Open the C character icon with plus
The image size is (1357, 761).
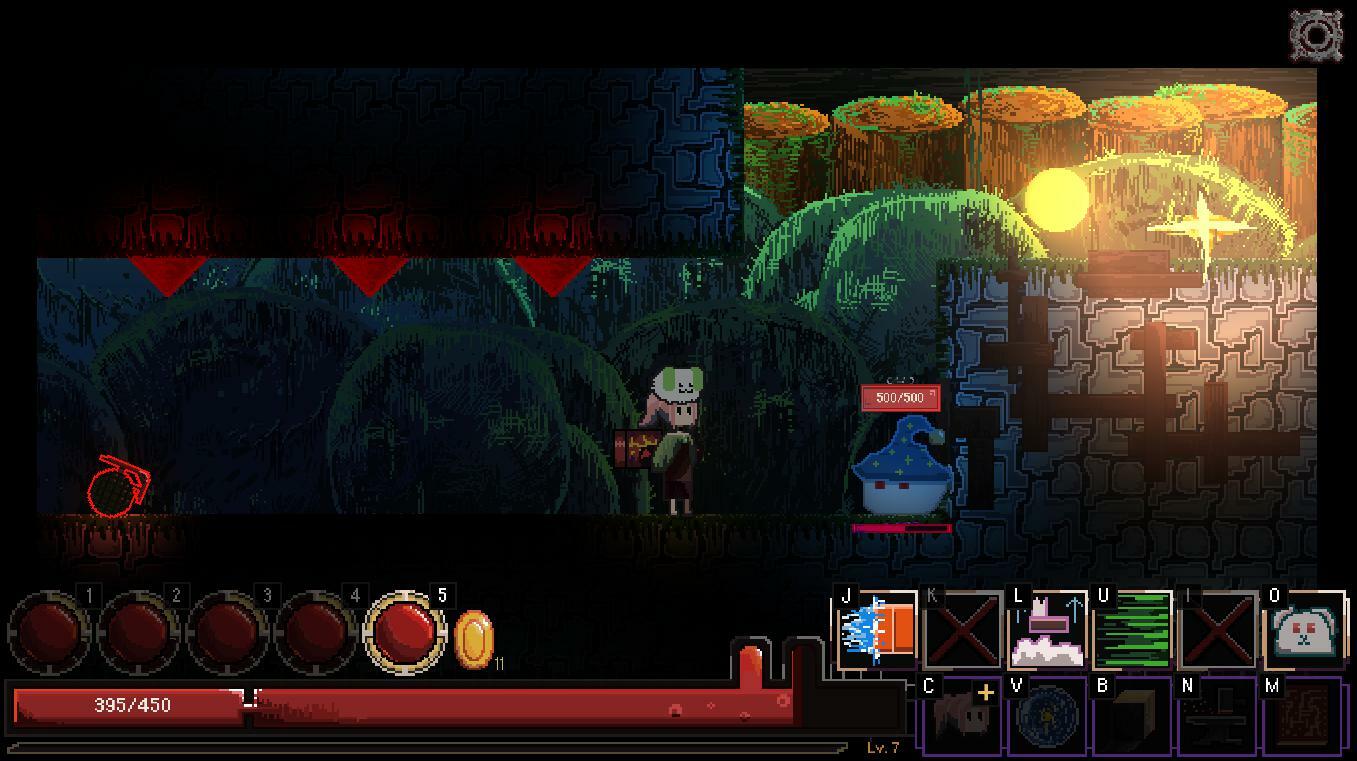[x=961, y=715]
